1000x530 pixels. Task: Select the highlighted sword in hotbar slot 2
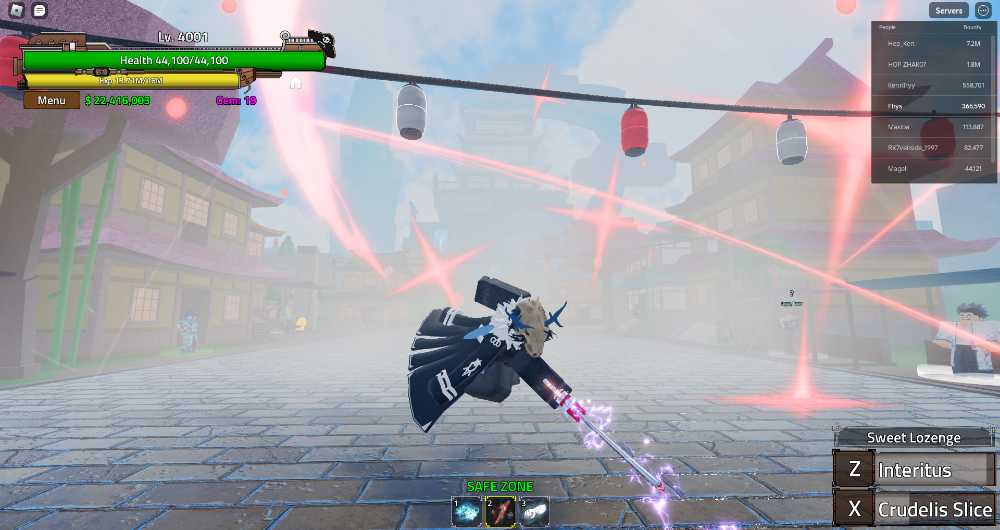(500, 510)
